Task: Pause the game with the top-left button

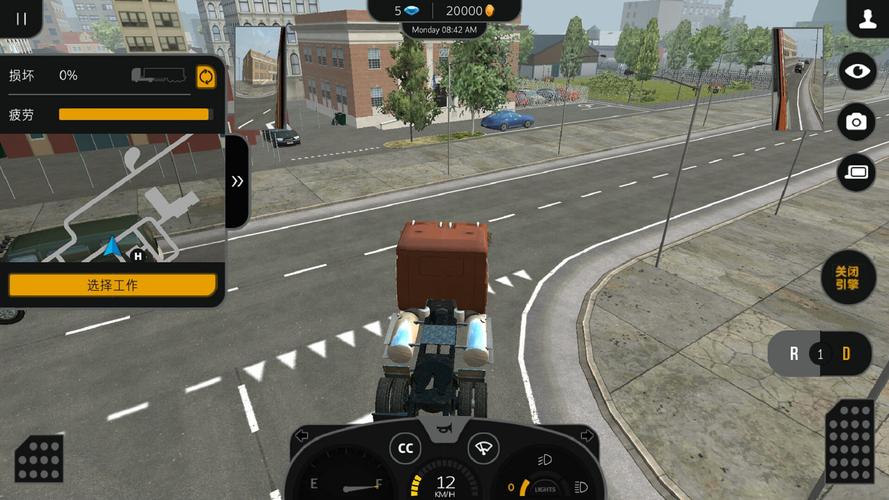Action: pyautogui.click(x=21, y=18)
